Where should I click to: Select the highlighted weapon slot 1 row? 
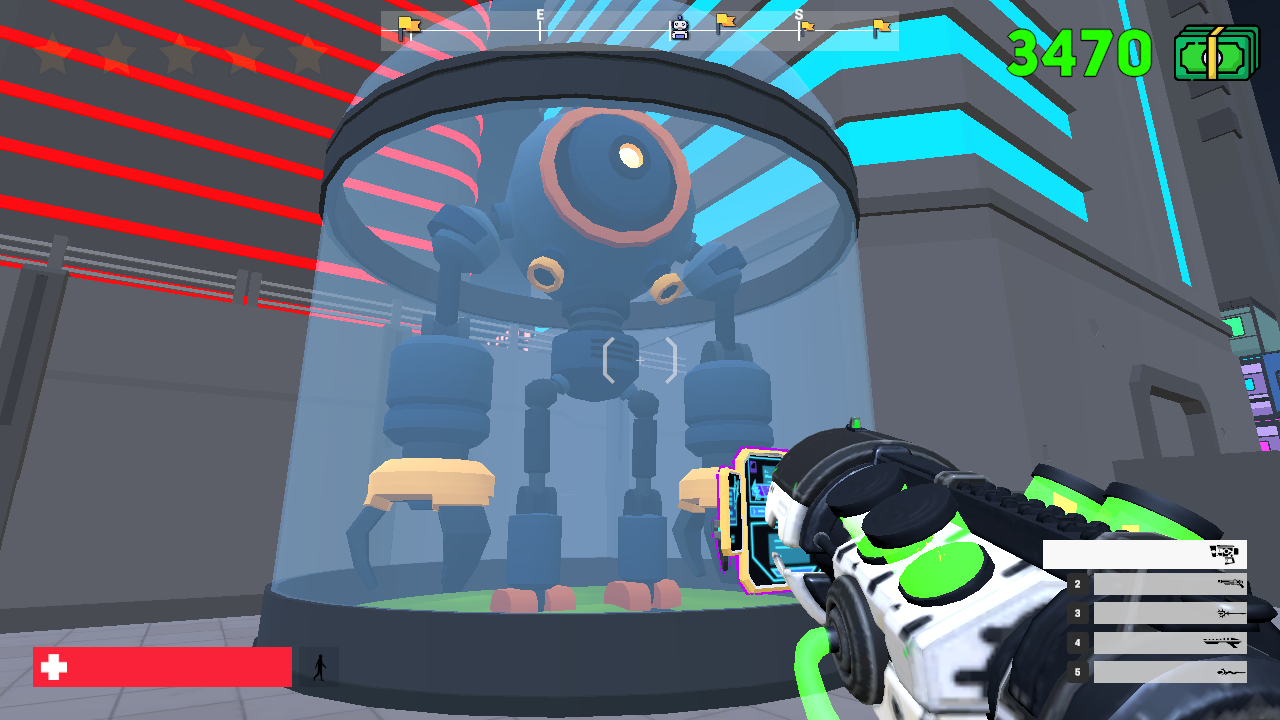[x=1145, y=553]
